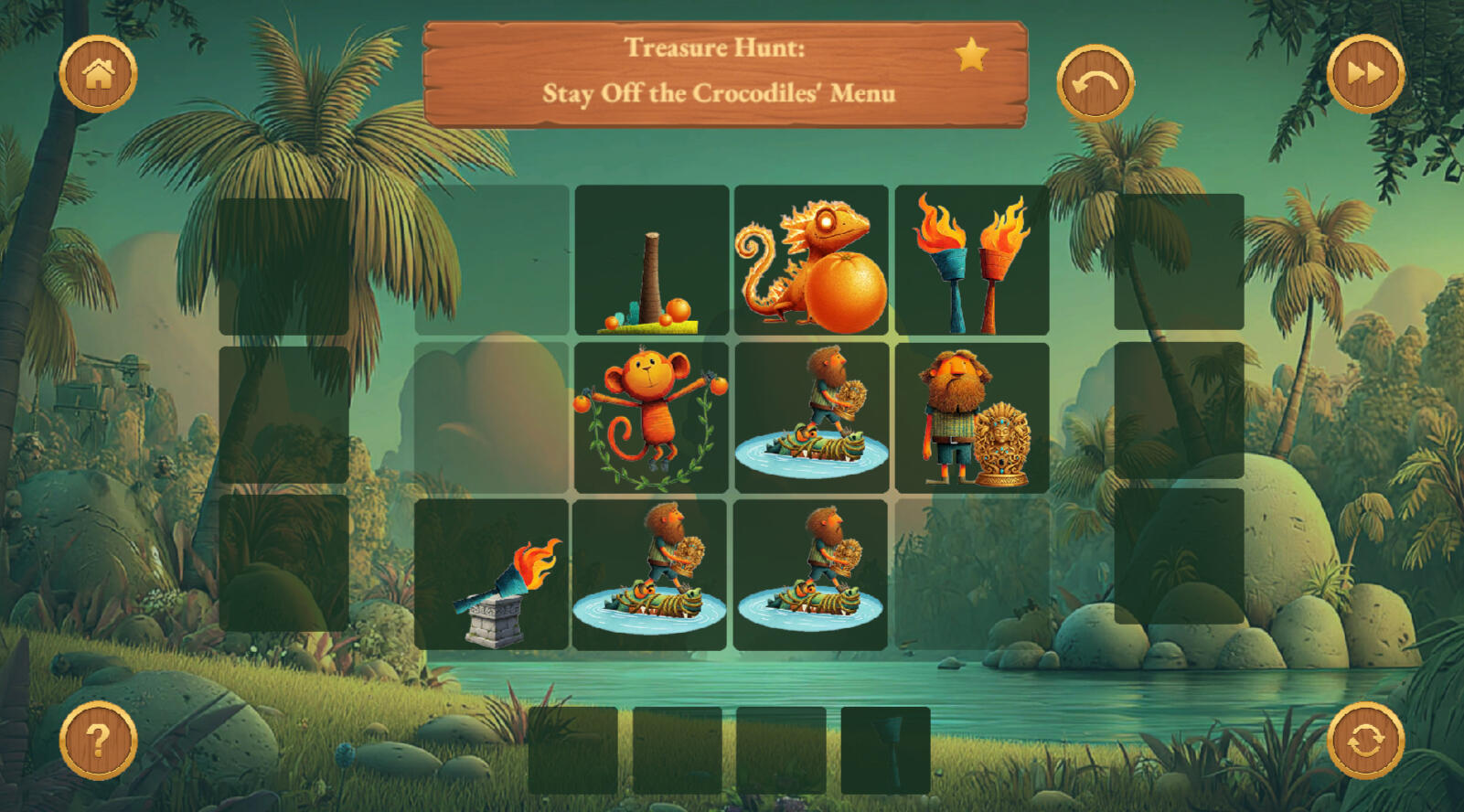The width and height of the screenshot is (1464, 812).
Task: Choose the bearded man beside golden idol tile
Action: pos(971,418)
